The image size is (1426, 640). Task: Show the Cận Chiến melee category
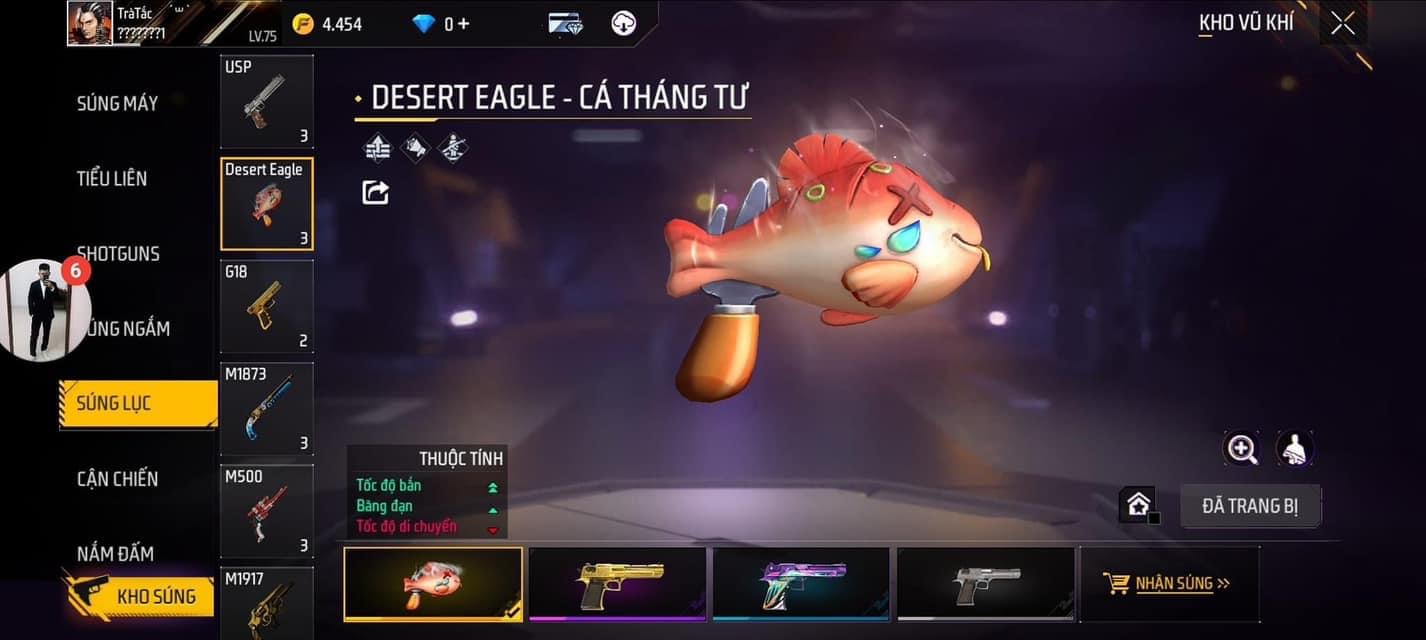[117, 479]
